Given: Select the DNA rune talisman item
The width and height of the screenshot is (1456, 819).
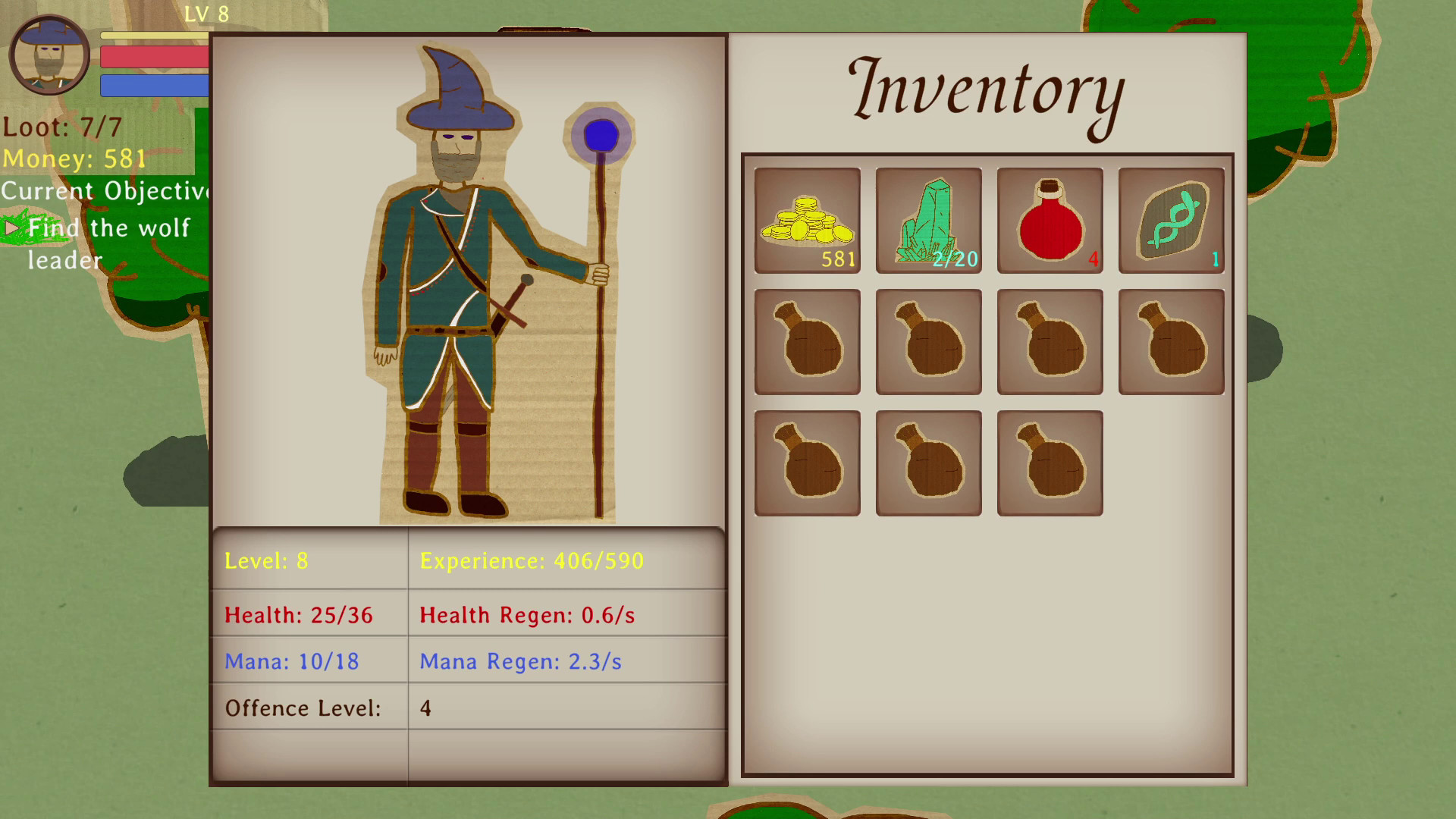Looking at the screenshot, I should [1170, 221].
